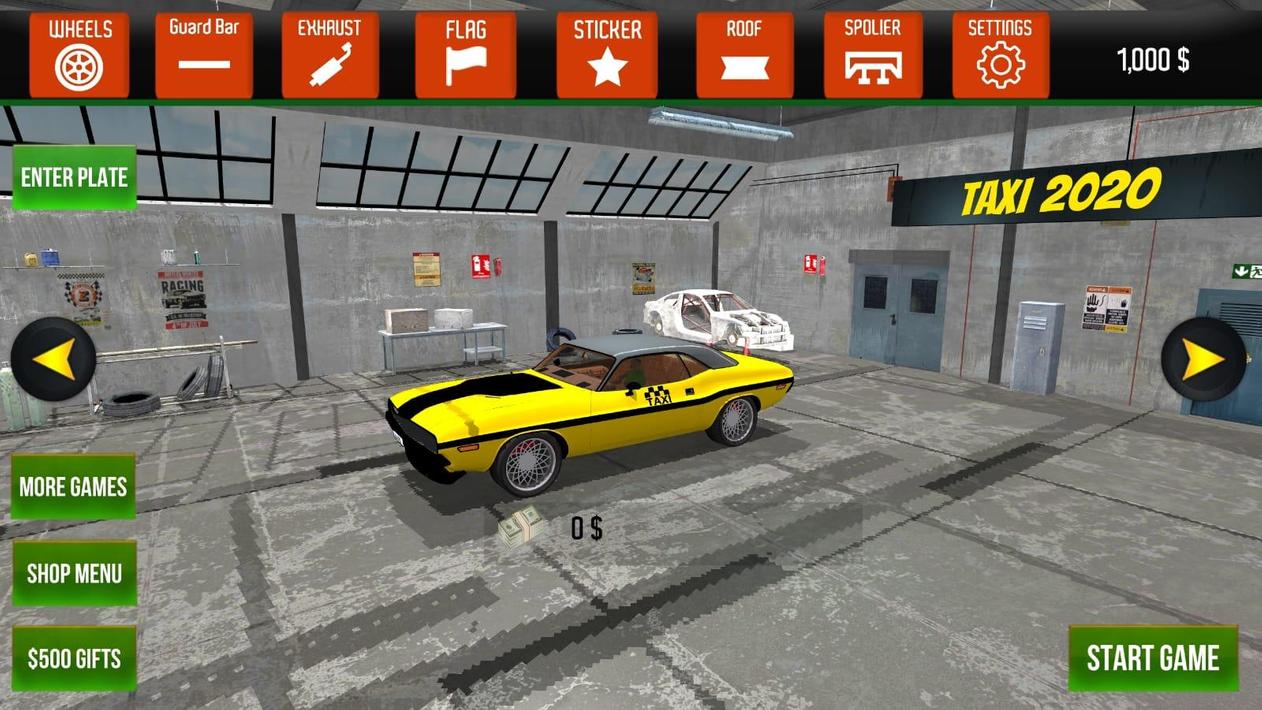Screen dimensions: 1262x710
Task: Choose the Flag category
Action: tap(466, 55)
